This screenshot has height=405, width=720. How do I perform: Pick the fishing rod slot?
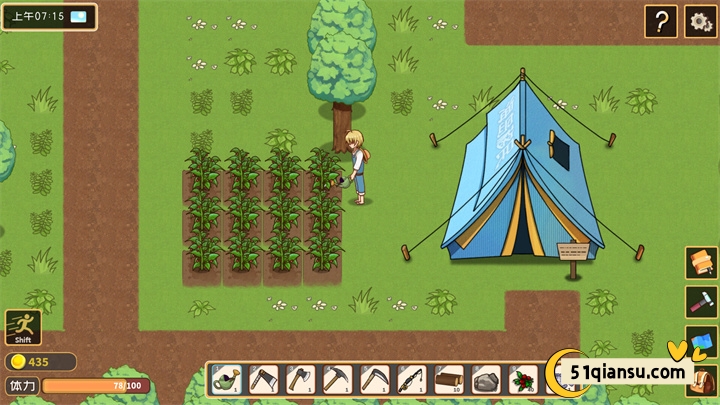[x=412, y=379]
